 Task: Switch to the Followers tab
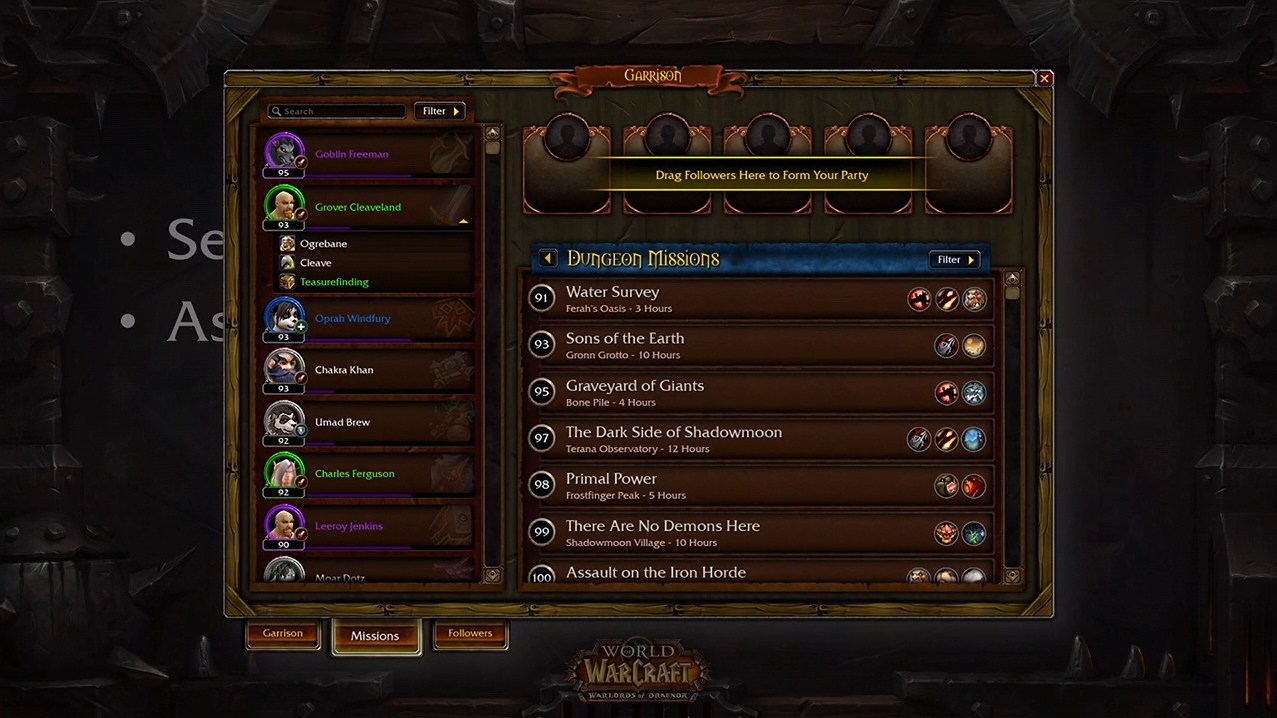pyautogui.click(x=470, y=634)
